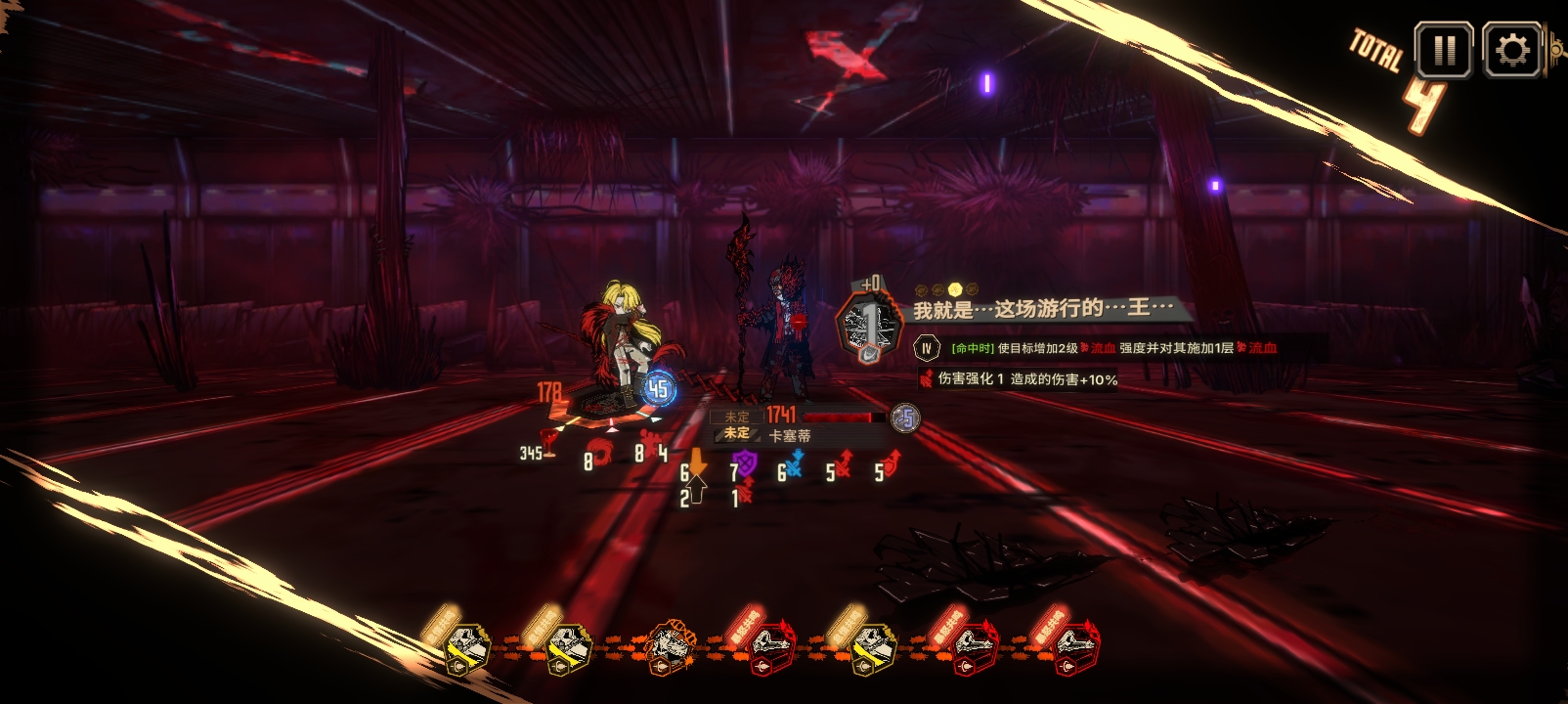
Task: Select the orange skill in the chain
Action: pyautogui.click(x=671, y=646)
